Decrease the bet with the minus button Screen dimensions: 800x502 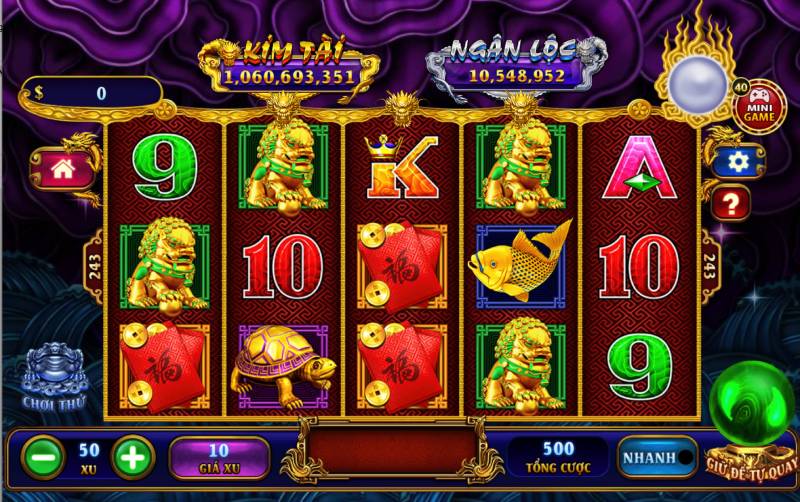click(x=41, y=457)
